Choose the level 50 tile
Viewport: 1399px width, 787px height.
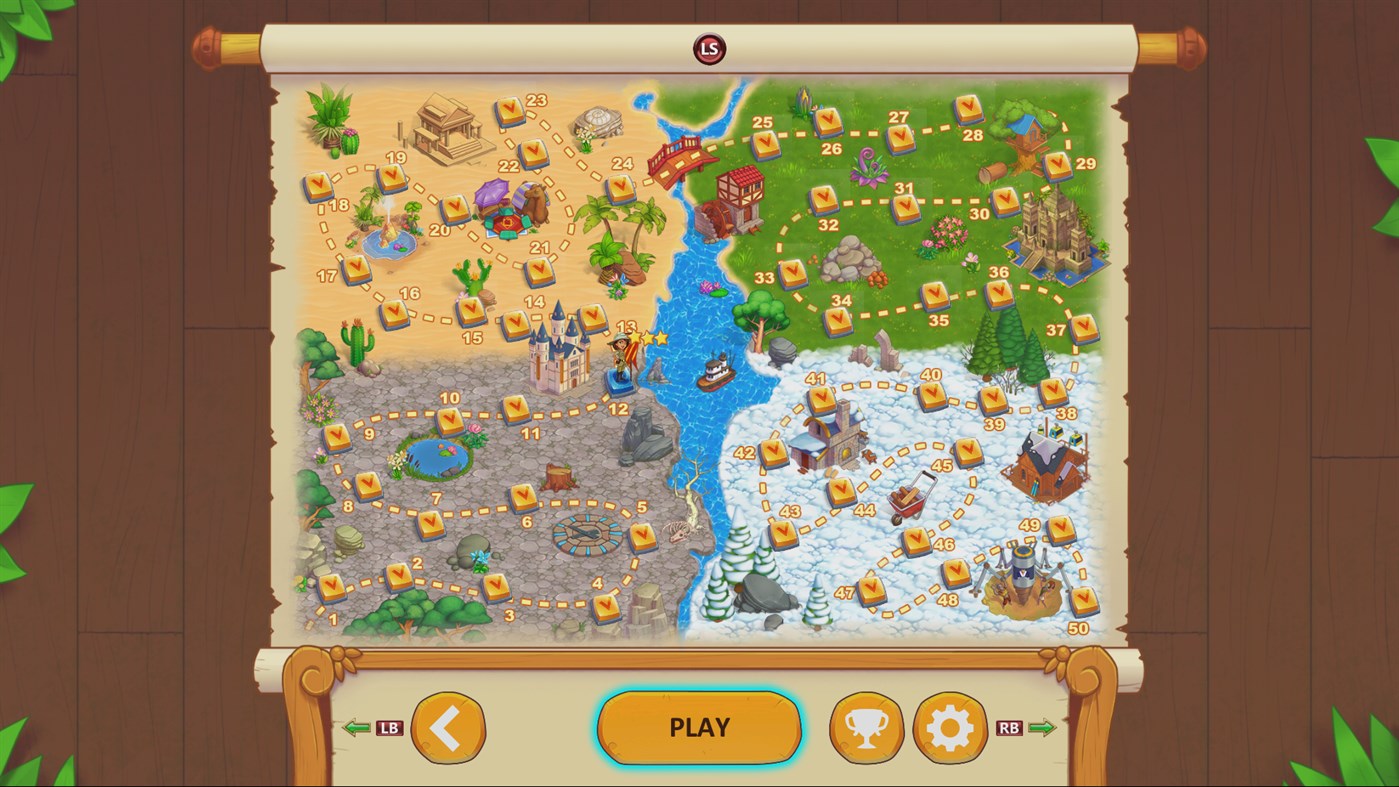click(1084, 600)
